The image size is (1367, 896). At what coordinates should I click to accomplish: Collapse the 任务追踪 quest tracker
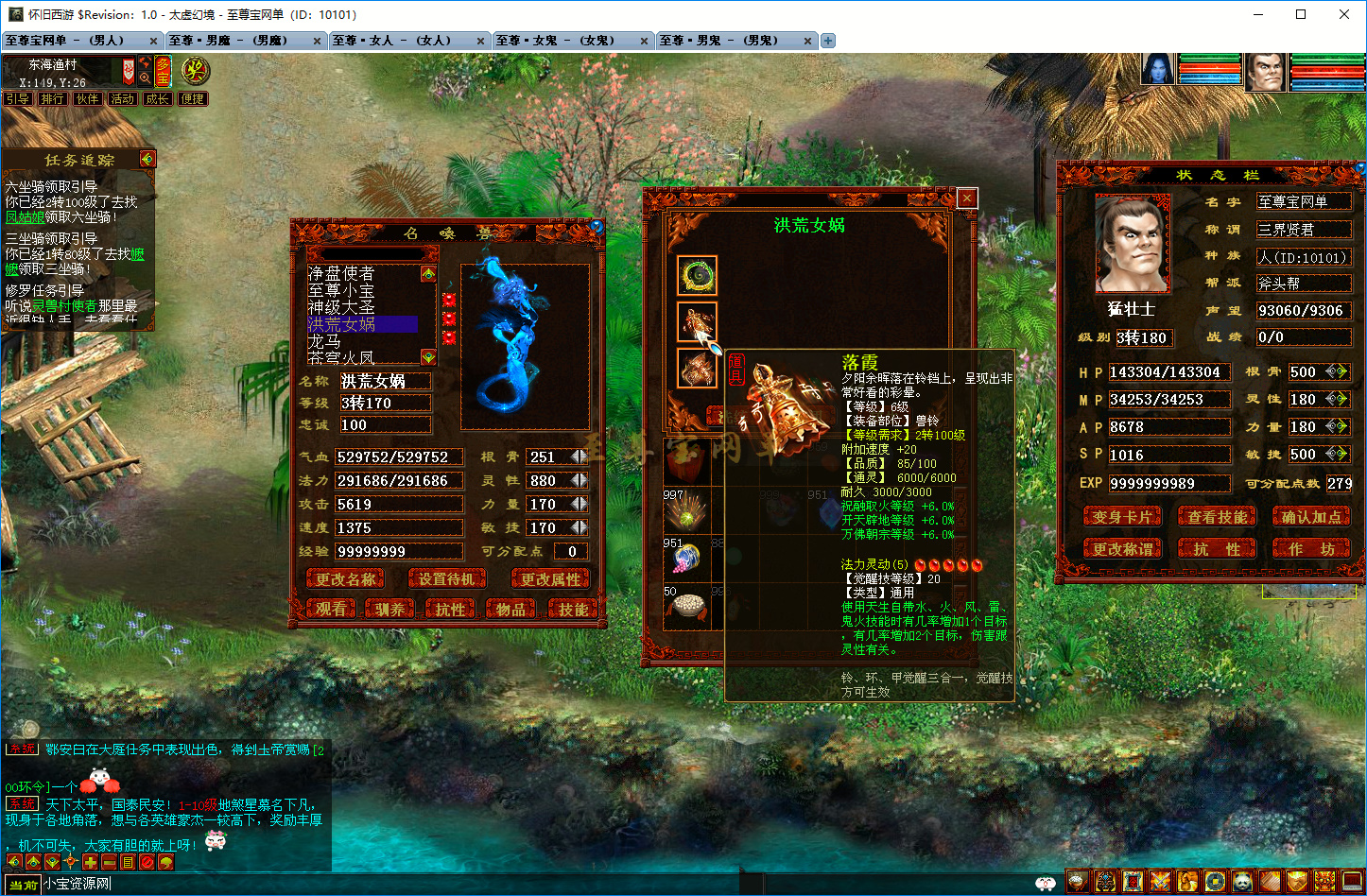tap(147, 159)
